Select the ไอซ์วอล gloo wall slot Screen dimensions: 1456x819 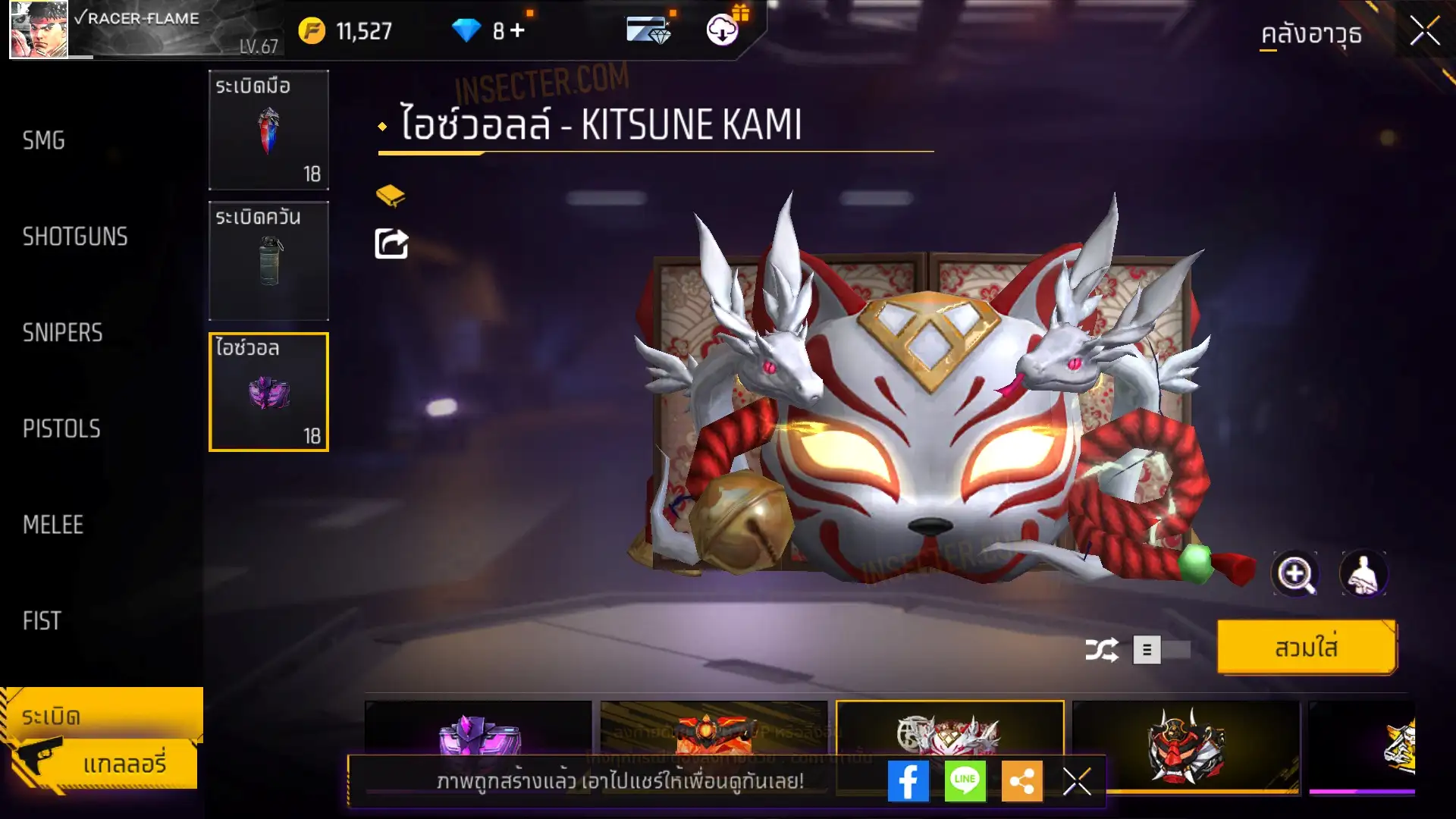(x=268, y=392)
